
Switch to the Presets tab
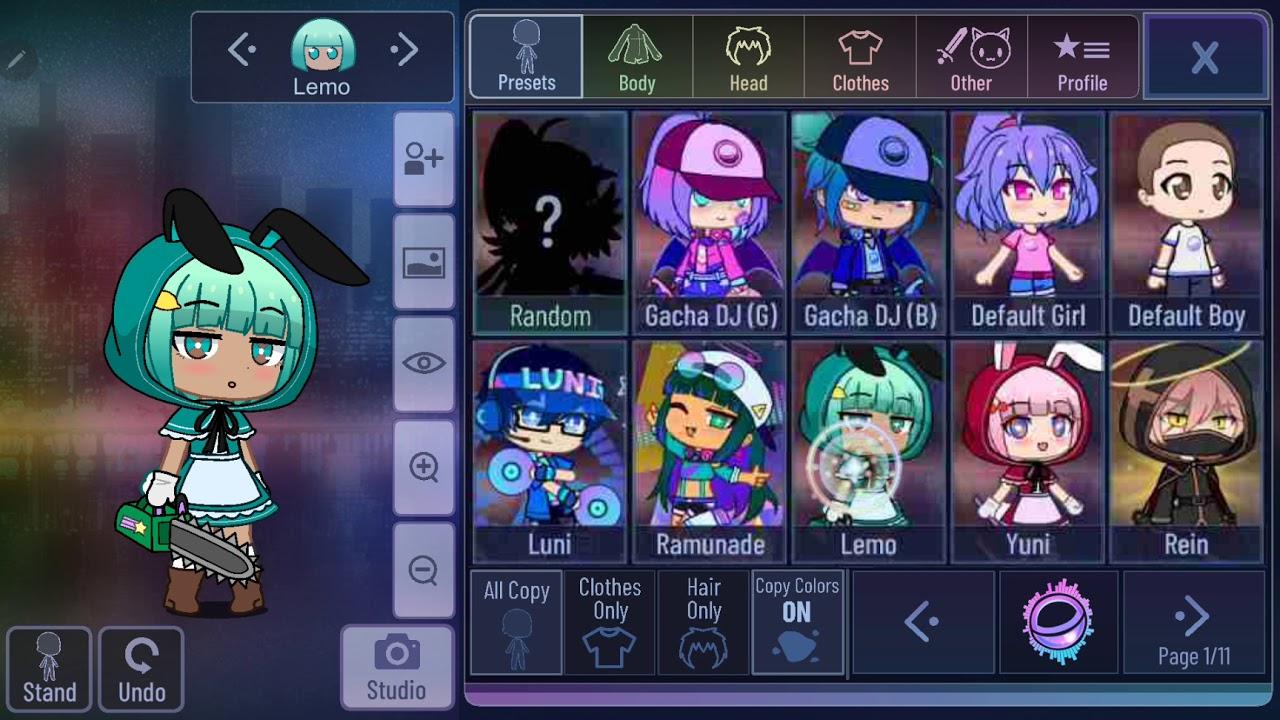(525, 55)
